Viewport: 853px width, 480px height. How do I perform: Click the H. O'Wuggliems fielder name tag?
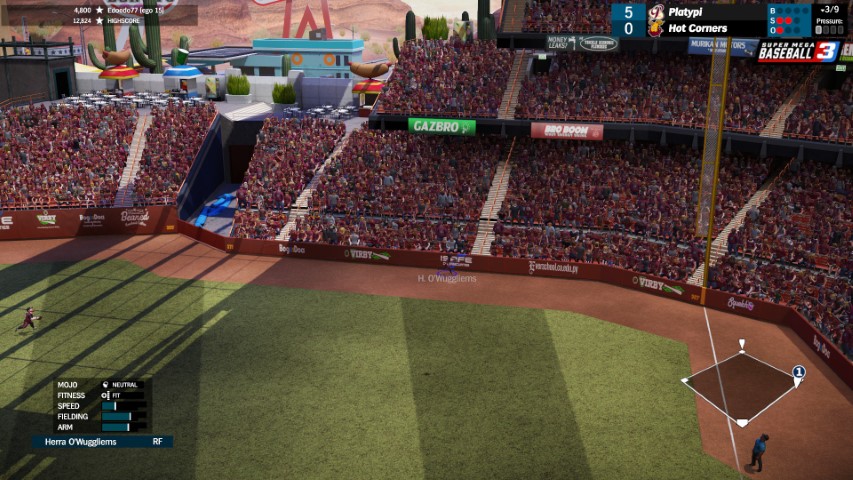click(x=447, y=279)
